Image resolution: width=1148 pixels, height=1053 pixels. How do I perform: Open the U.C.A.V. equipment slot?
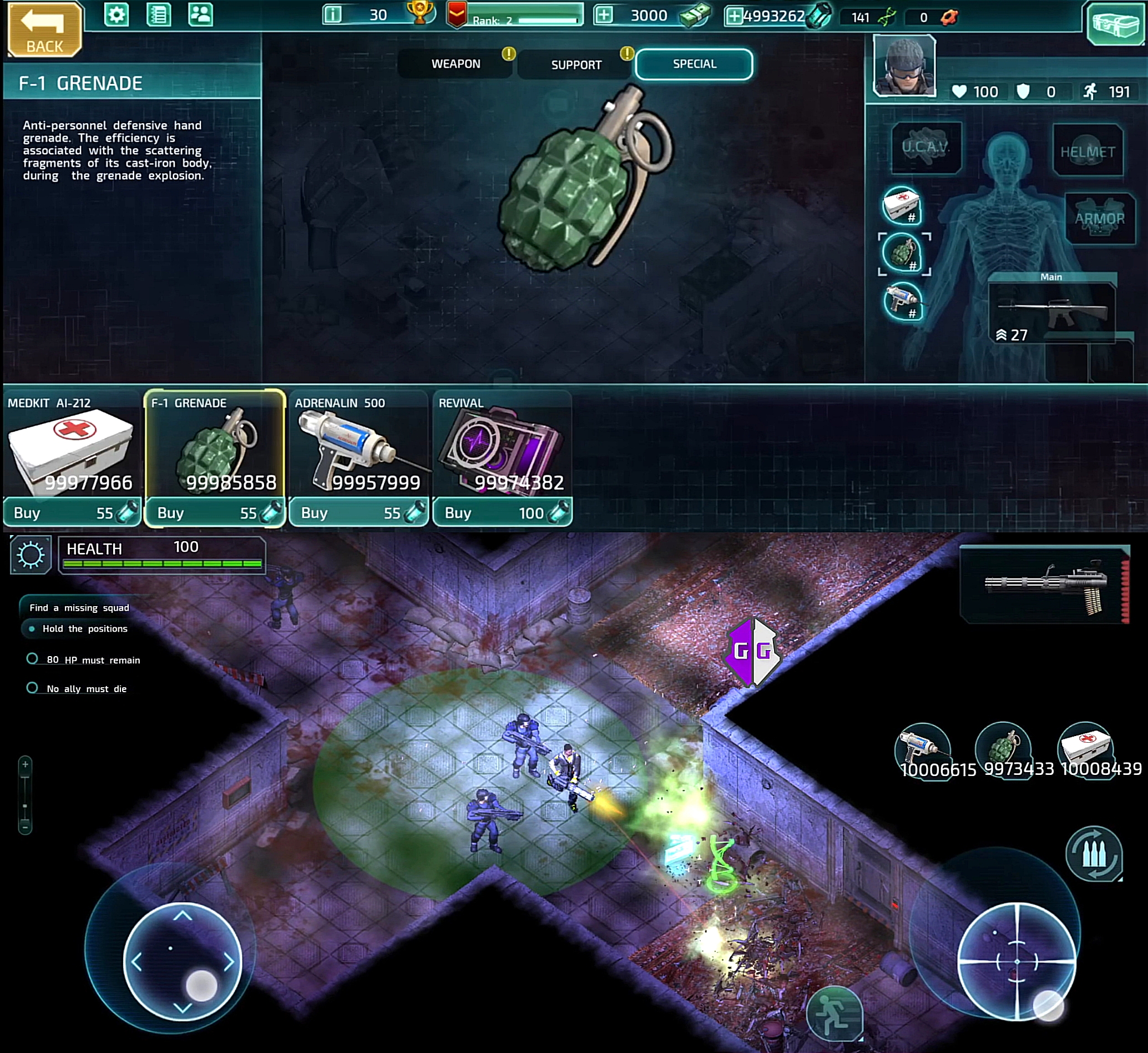coord(926,147)
